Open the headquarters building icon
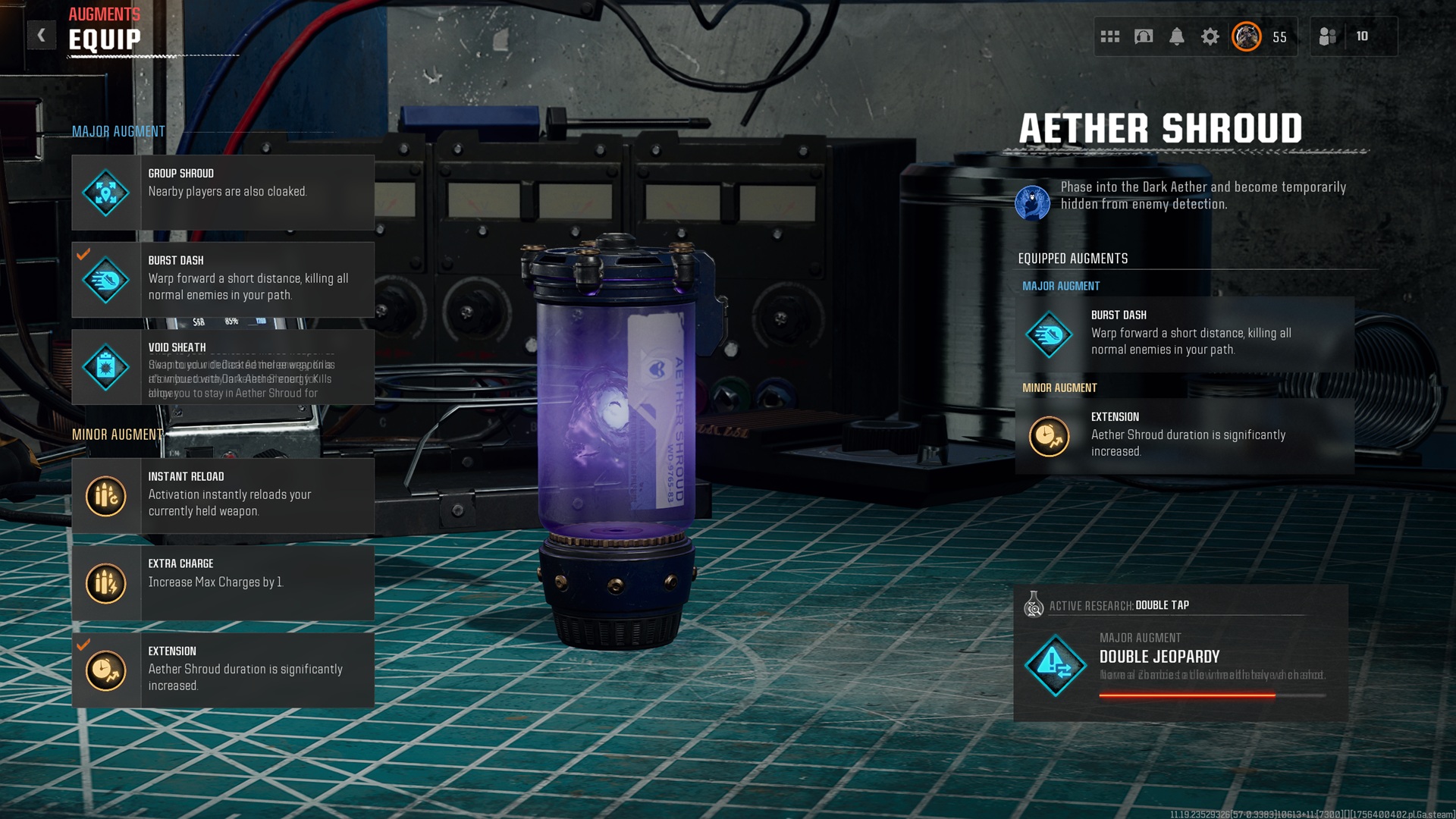The width and height of the screenshot is (1456, 819). pyautogui.click(x=1144, y=36)
